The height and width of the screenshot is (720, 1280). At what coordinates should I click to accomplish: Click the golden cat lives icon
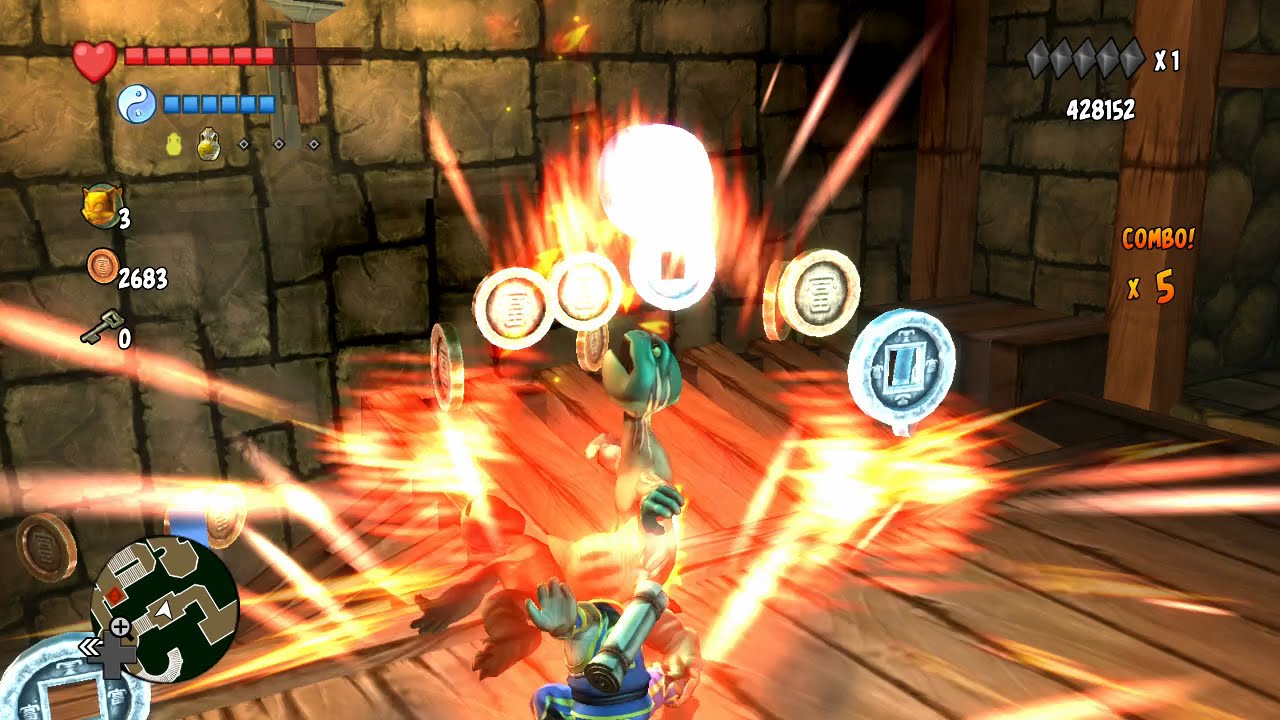(98, 206)
